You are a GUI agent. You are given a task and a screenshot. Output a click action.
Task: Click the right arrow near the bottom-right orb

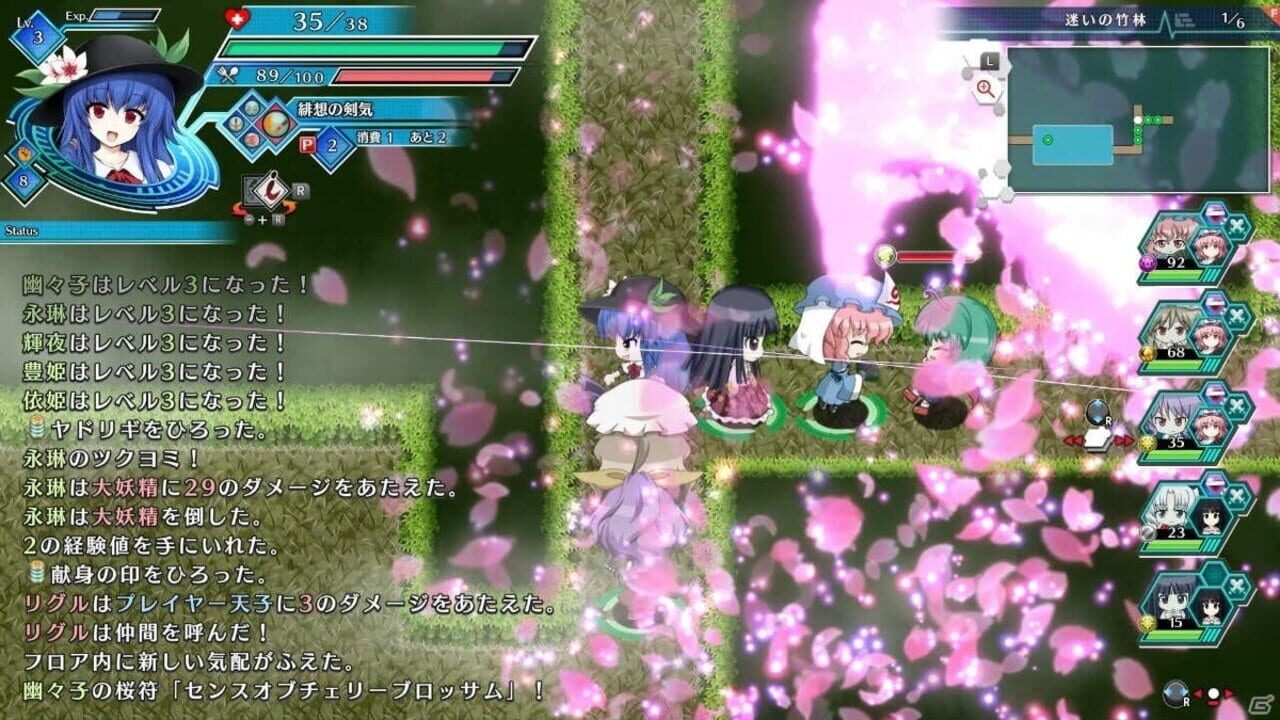pyautogui.click(x=1228, y=694)
